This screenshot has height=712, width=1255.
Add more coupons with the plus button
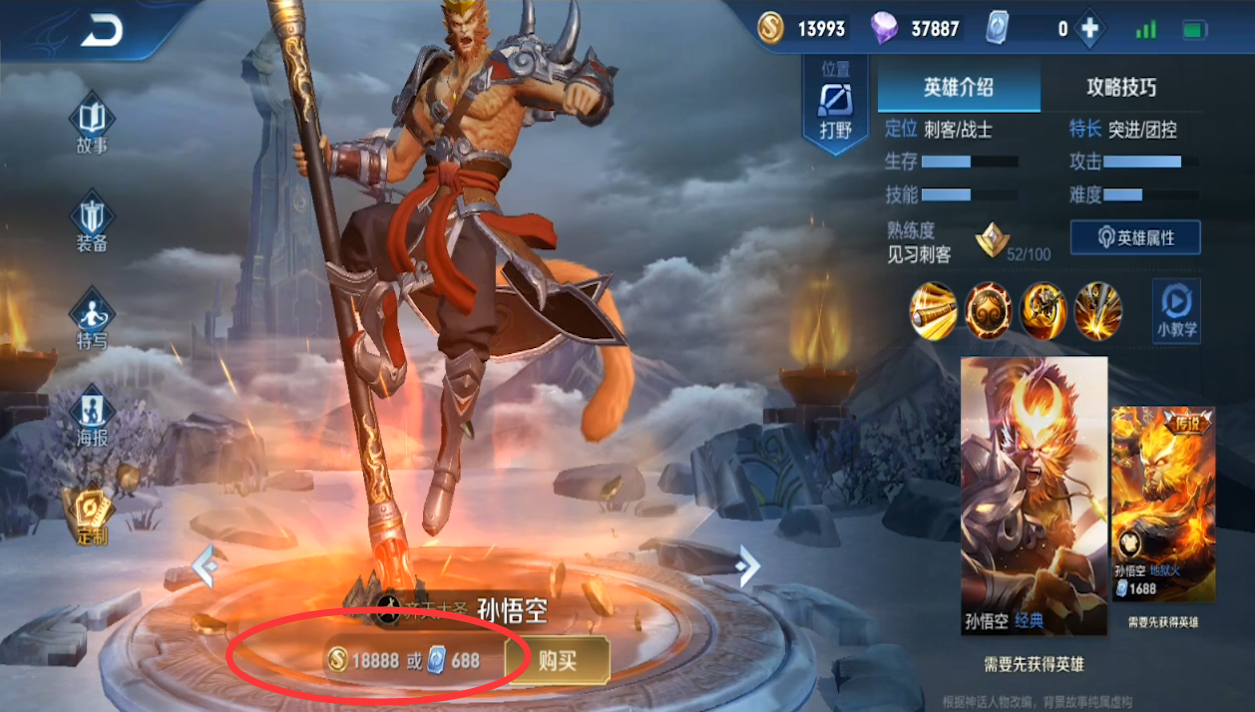click(1090, 30)
